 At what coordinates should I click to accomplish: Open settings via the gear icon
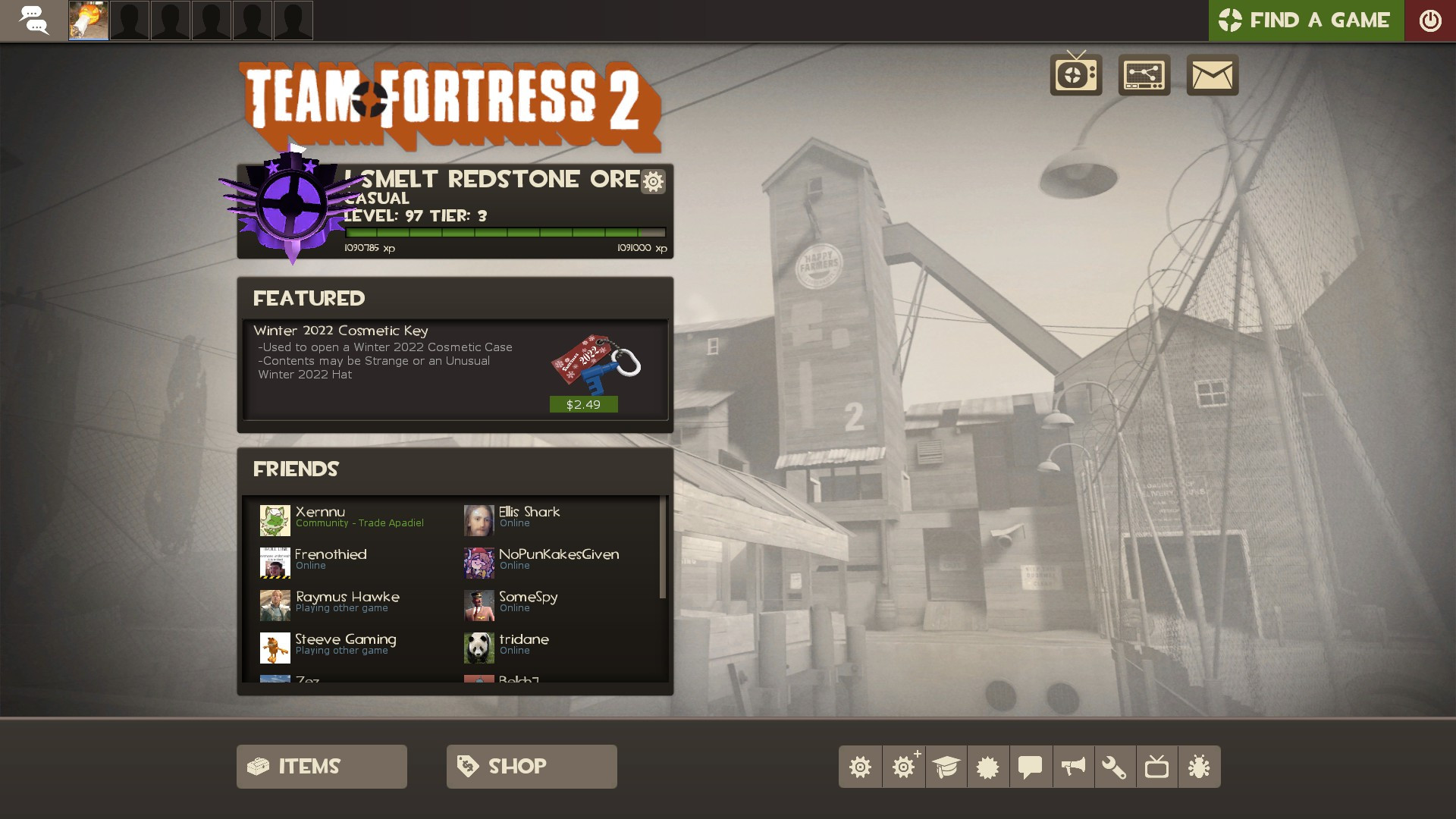coord(861,766)
